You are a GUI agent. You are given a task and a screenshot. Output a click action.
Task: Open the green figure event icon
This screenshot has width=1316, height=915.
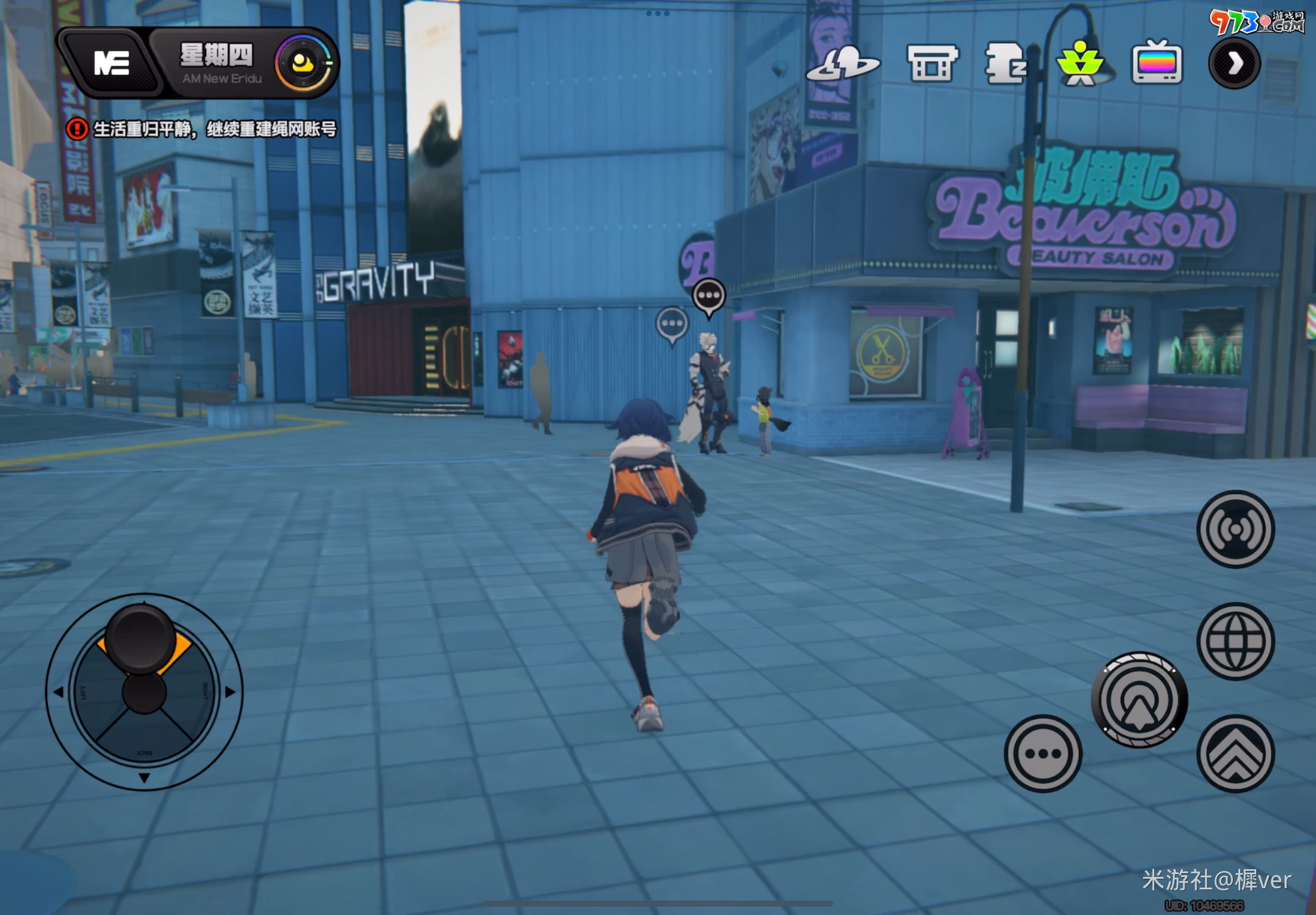coord(1080,64)
